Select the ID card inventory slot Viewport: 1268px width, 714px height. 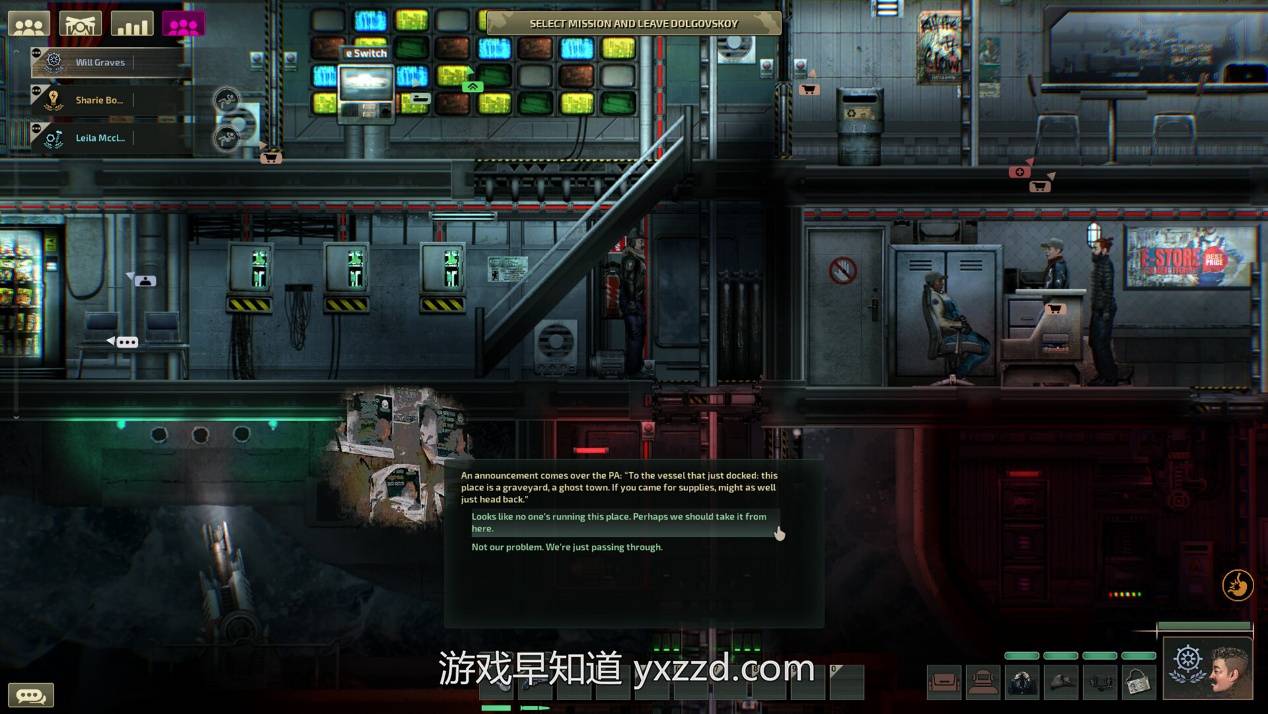[1137, 682]
